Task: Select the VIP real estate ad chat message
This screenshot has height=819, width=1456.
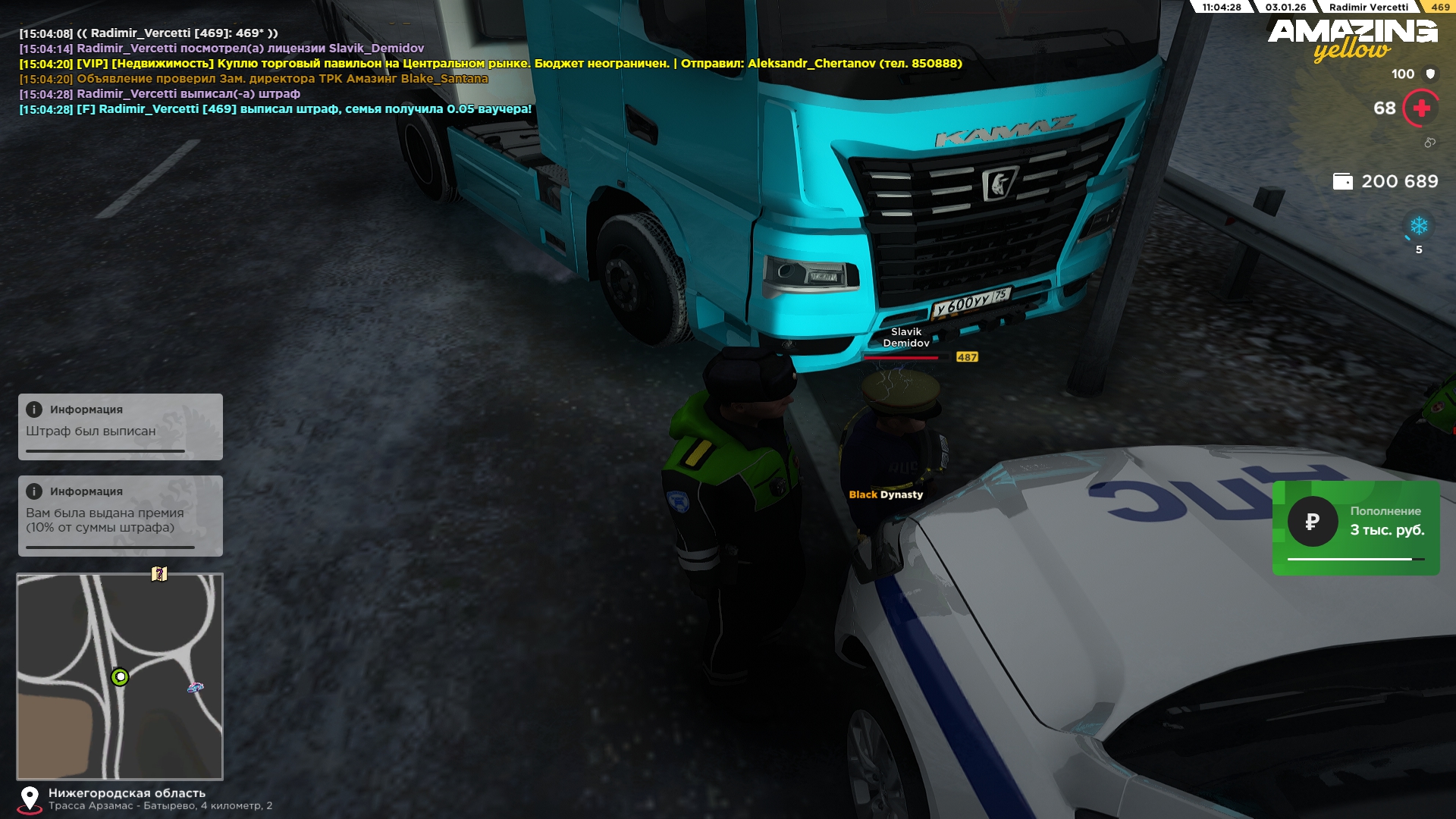Action: point(491,64)
